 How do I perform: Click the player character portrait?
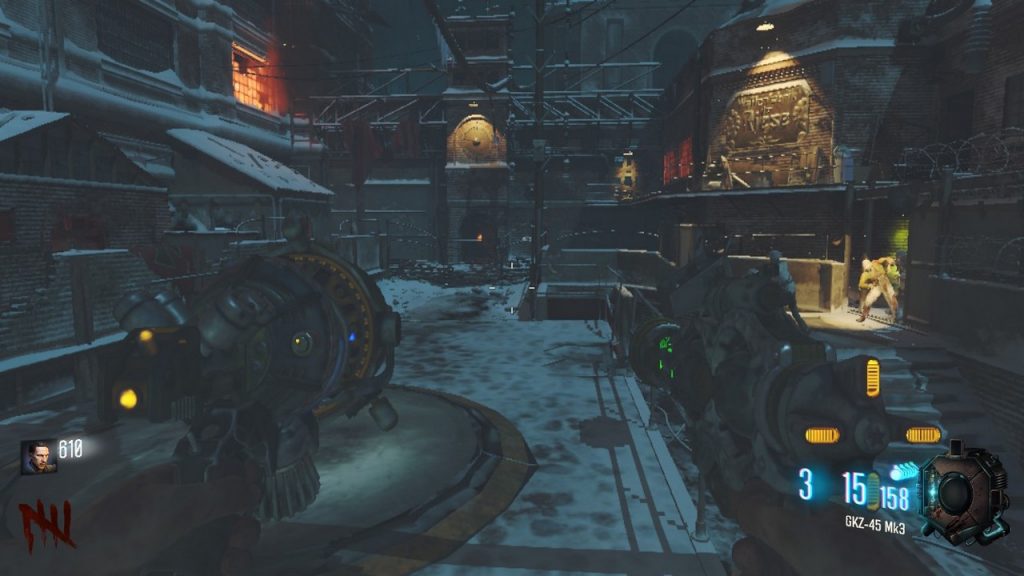coord(38,457)
